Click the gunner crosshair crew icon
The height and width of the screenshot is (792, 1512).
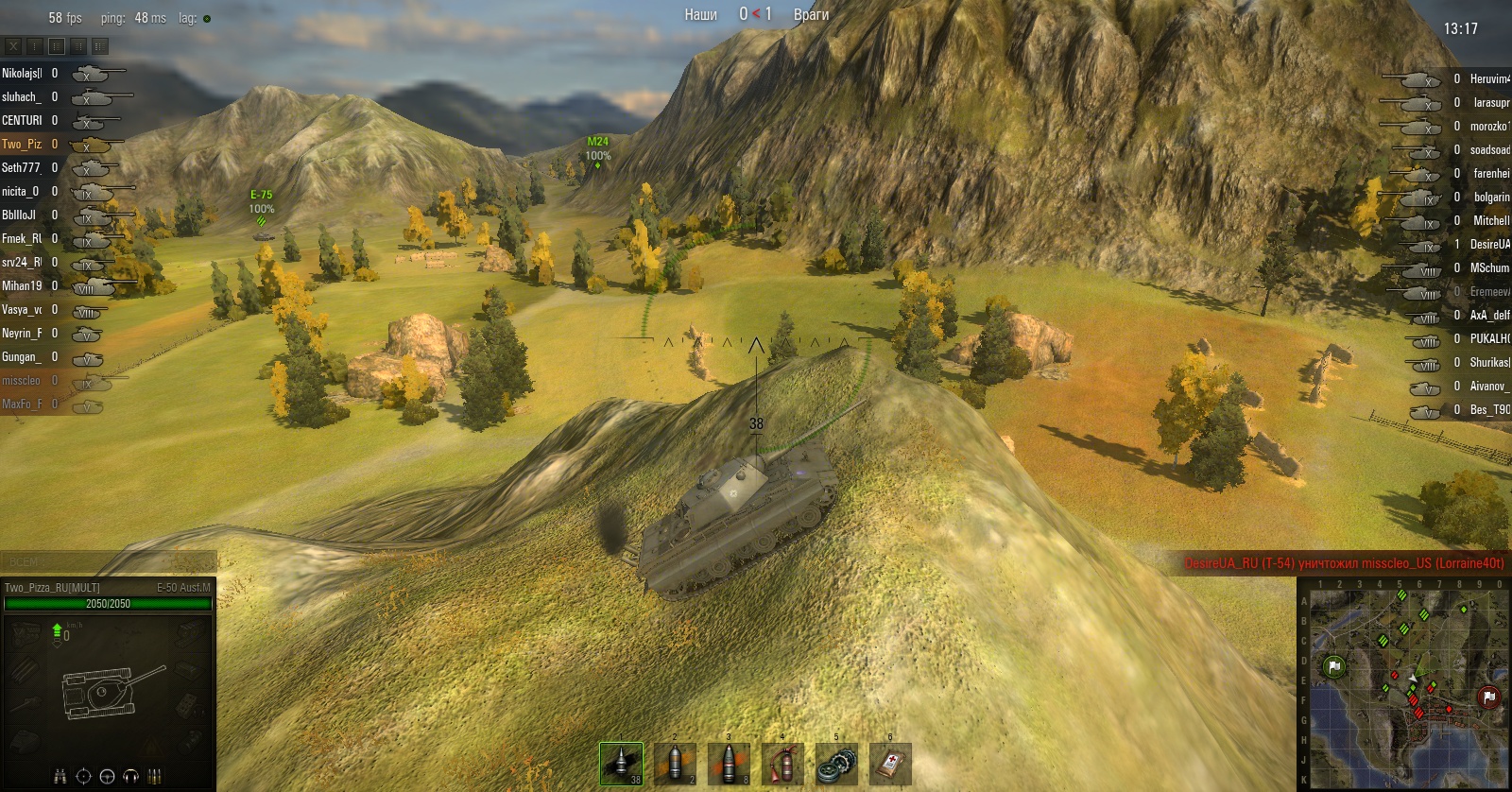pyautogui.click(x=83, y=776)
